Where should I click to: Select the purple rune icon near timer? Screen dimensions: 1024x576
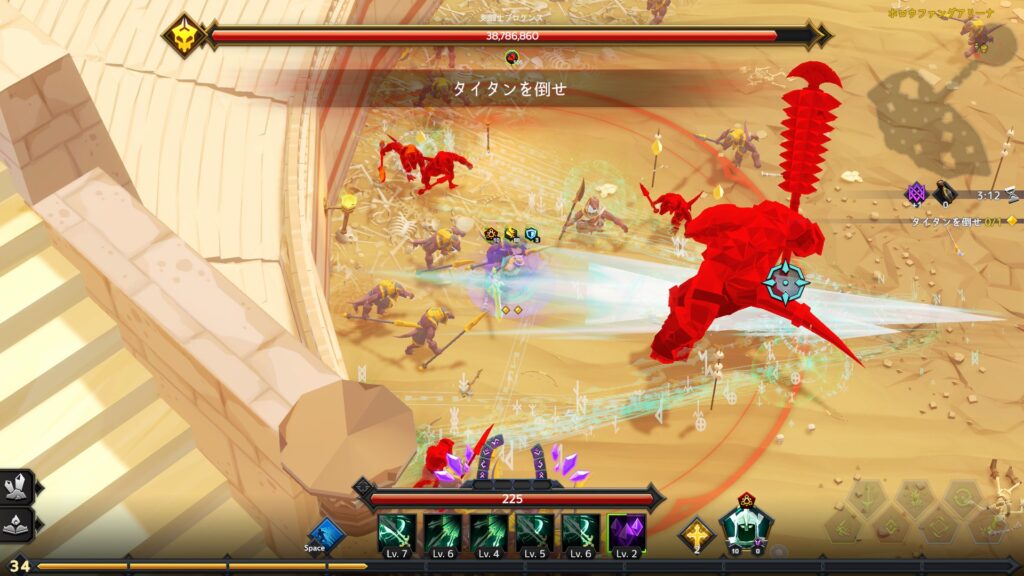pos(916,193)
